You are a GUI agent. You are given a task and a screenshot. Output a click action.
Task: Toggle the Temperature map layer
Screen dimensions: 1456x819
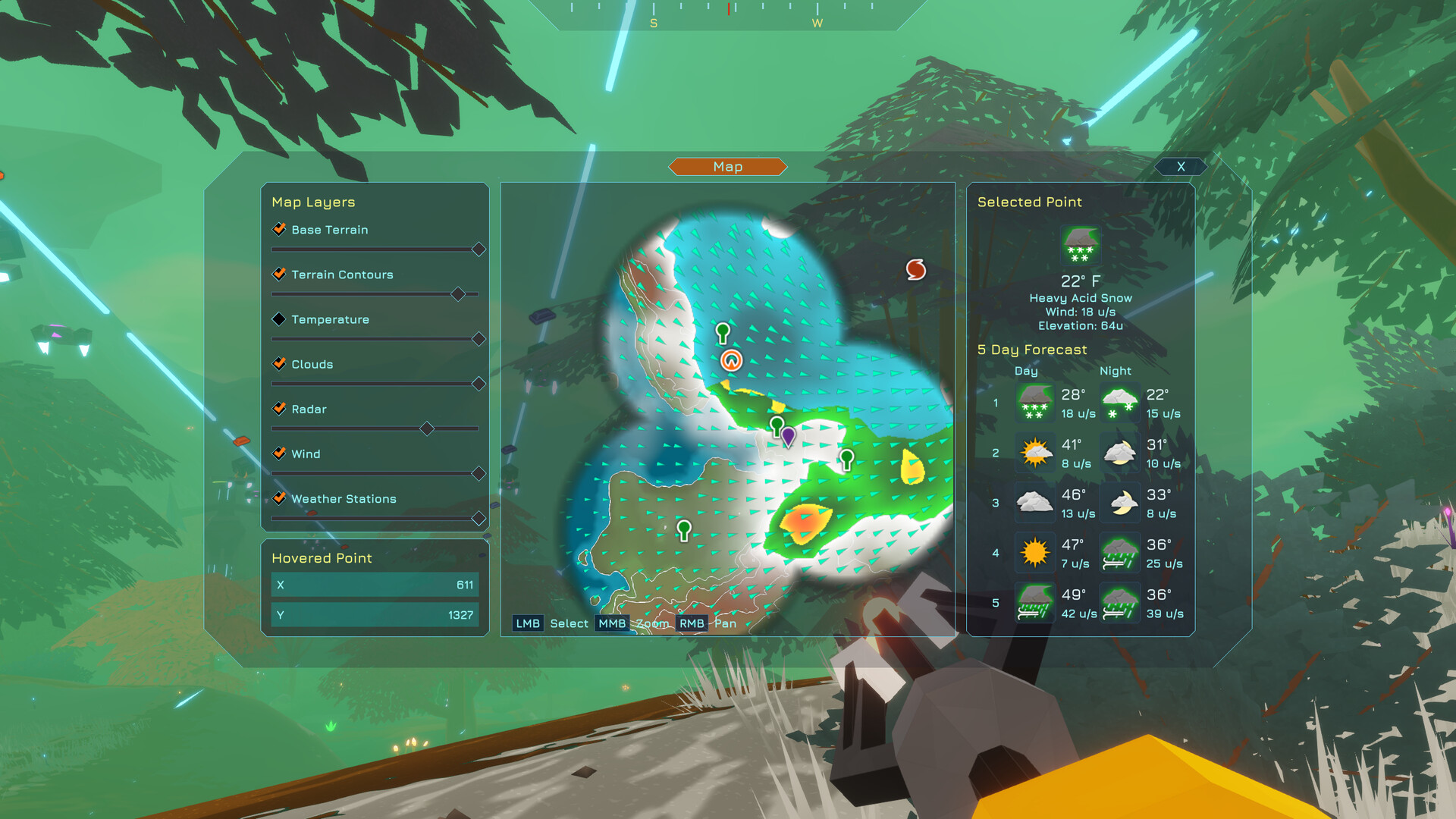[278, 319]
